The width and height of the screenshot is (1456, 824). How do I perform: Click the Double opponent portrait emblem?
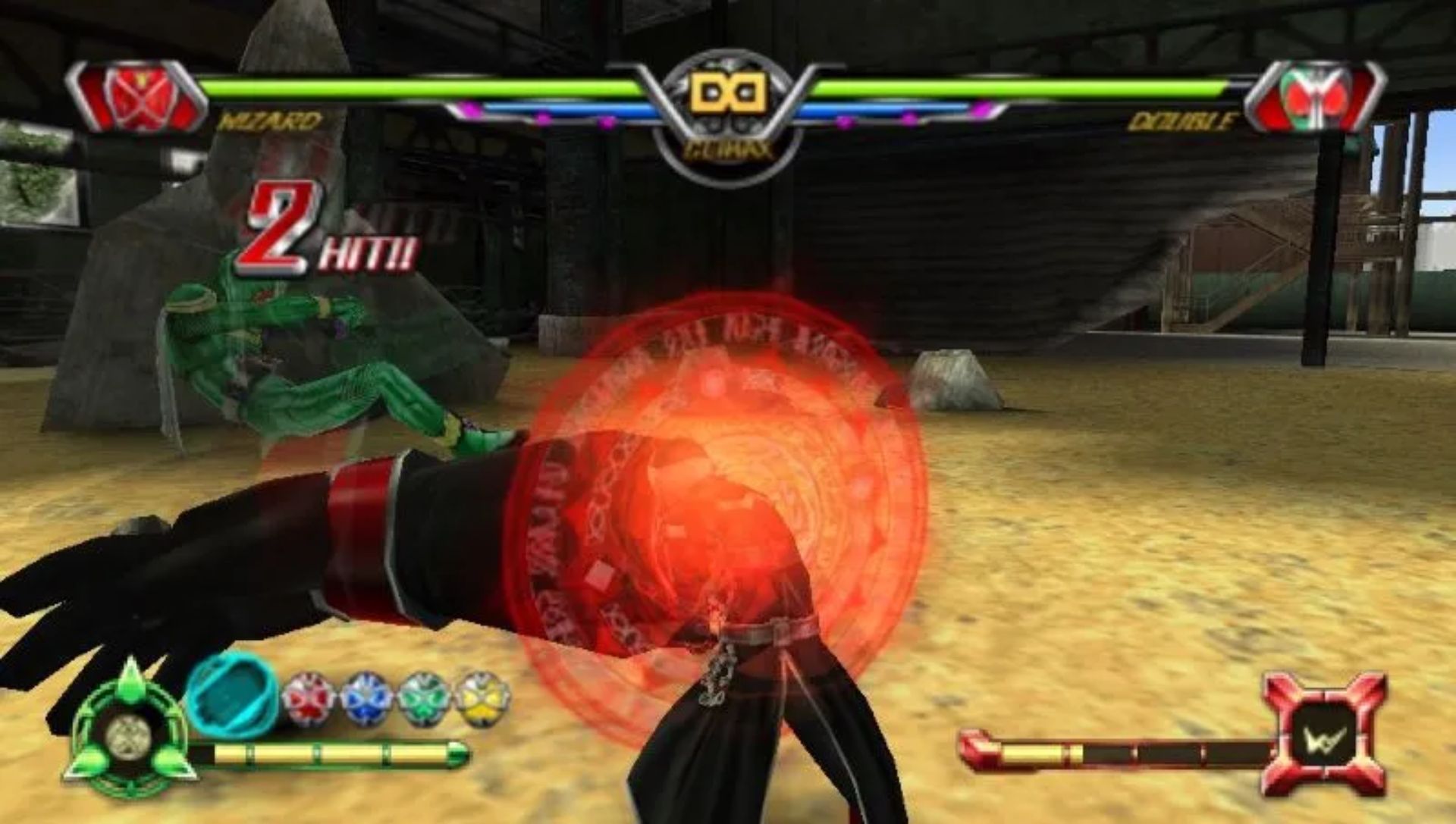click(1314, 98)
